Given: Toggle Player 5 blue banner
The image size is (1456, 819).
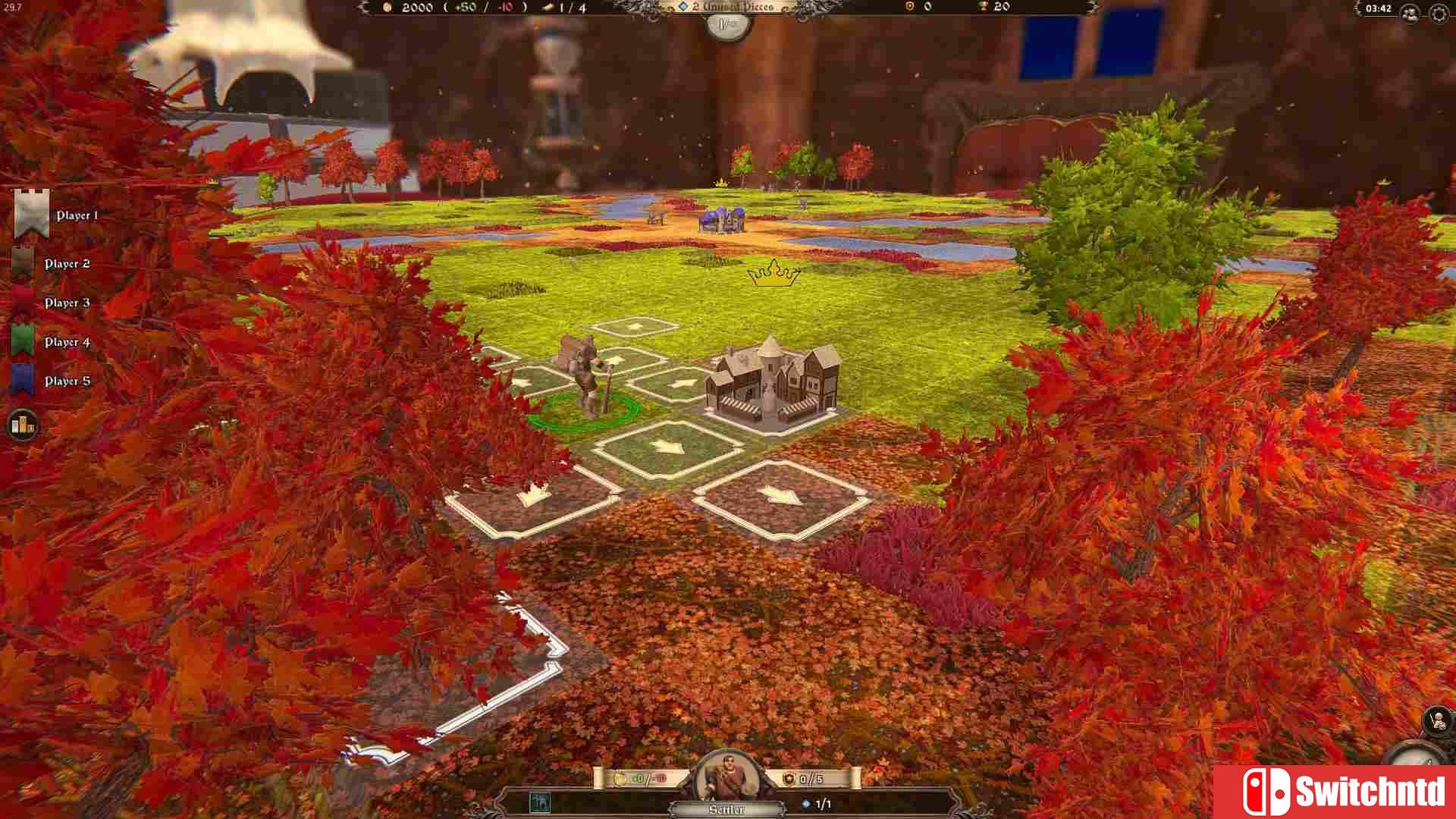Looking at the screenshot, I should click(x=23, y=381).
